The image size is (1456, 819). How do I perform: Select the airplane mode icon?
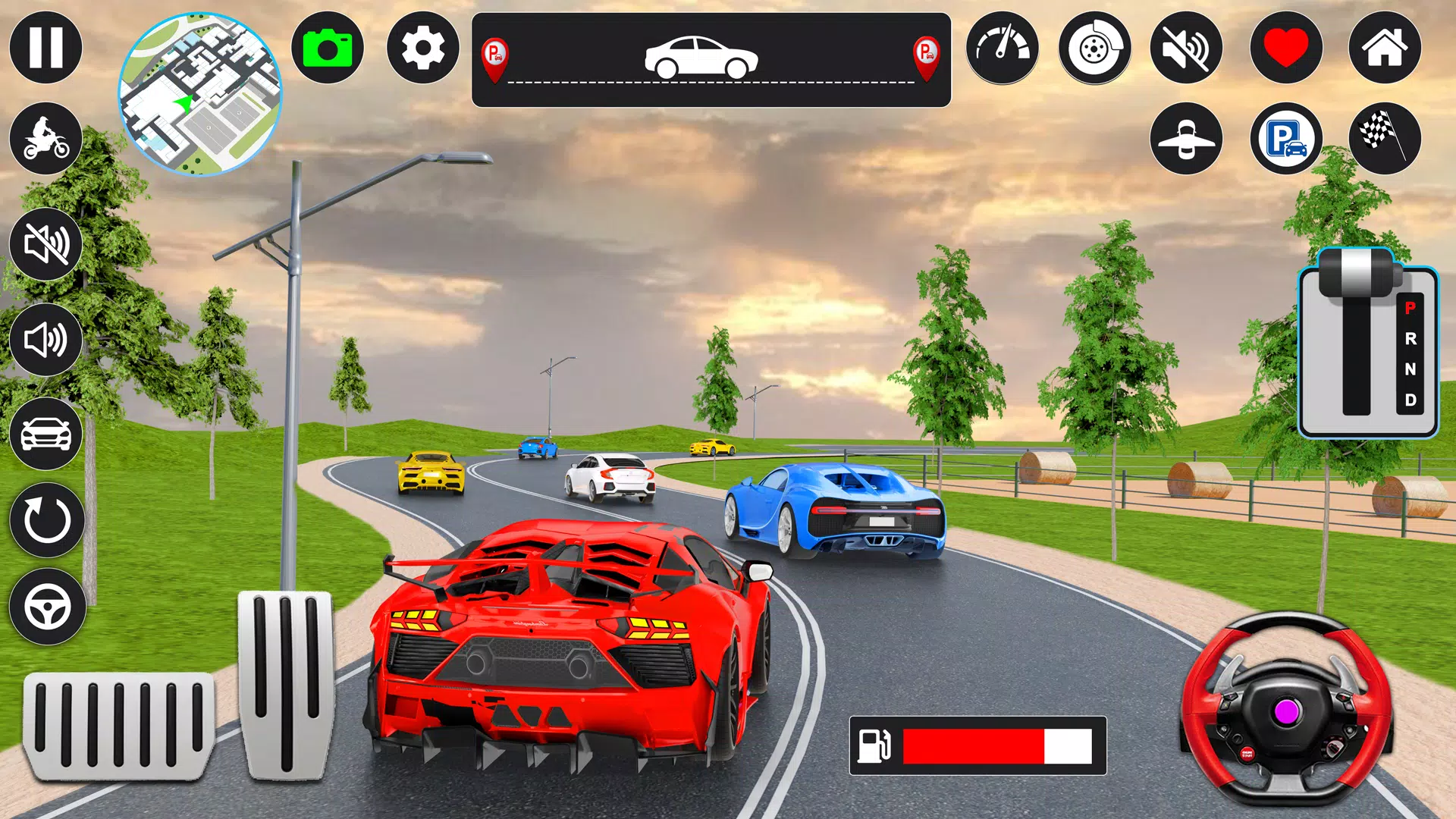[x=1186, y=139]
